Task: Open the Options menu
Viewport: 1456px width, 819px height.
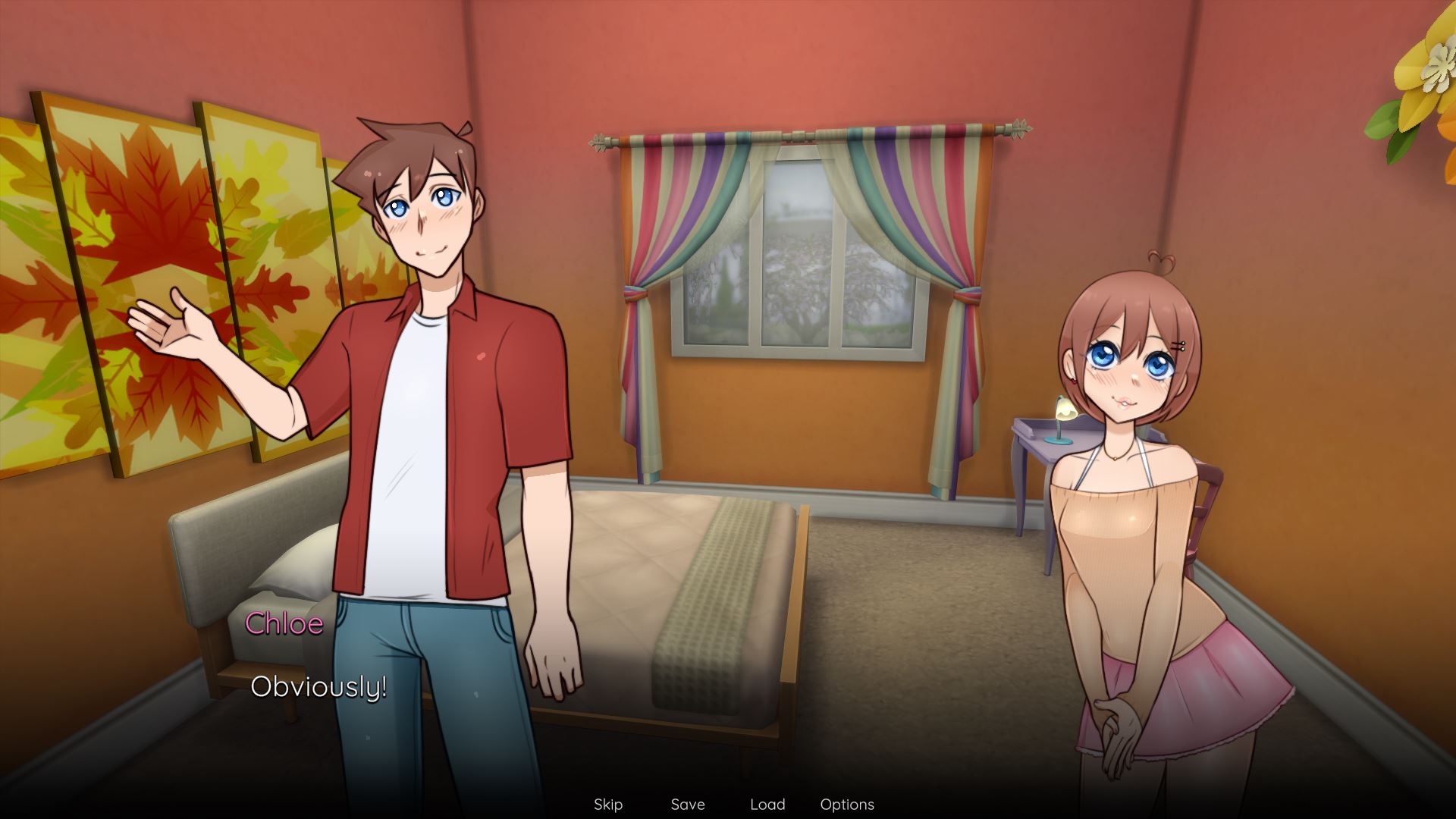Action: point(847,805)
